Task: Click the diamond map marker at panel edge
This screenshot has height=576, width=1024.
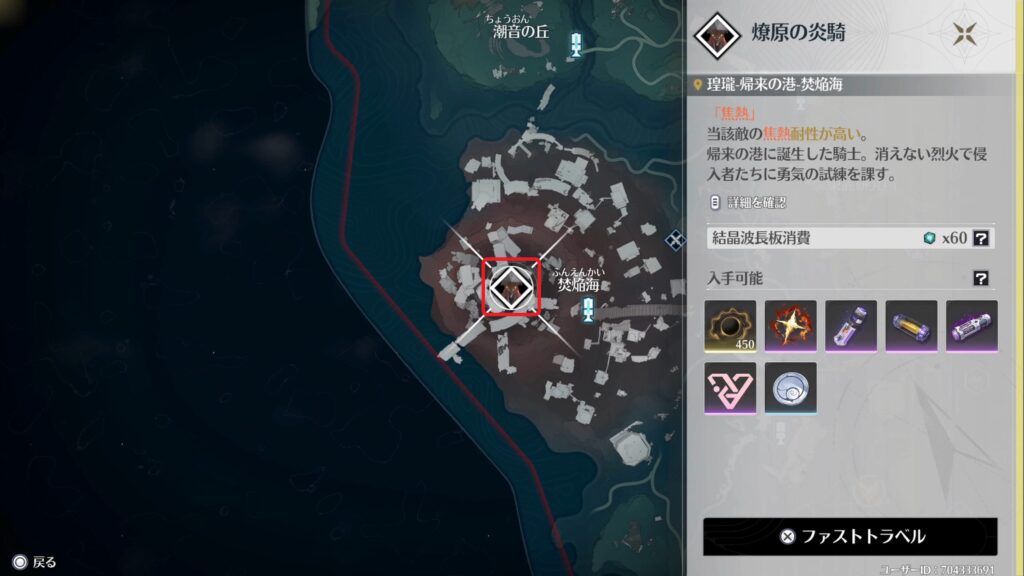Action: point(675,238)
